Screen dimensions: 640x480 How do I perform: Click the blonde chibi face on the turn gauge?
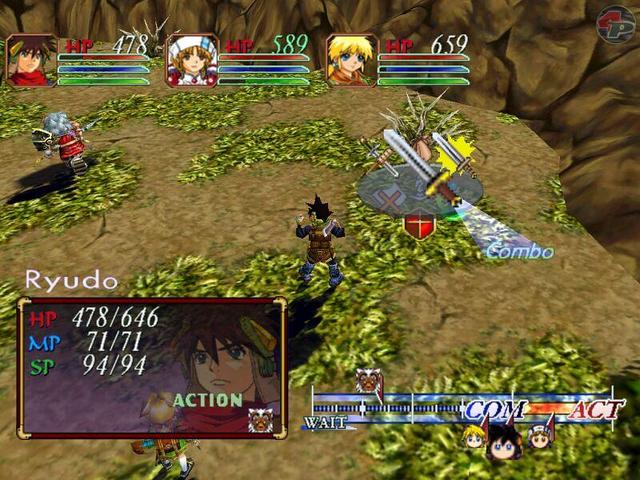click(474, 435)
